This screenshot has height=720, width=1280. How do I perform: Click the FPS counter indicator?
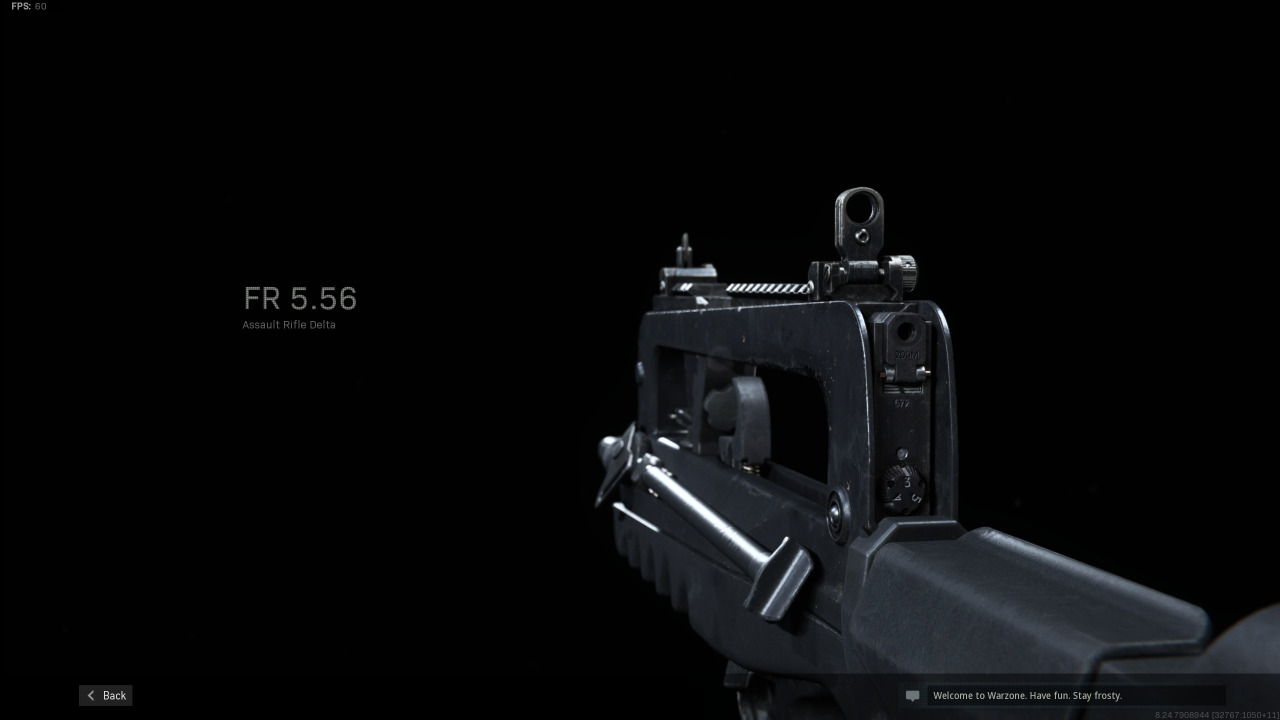click(x=27, y=6)
